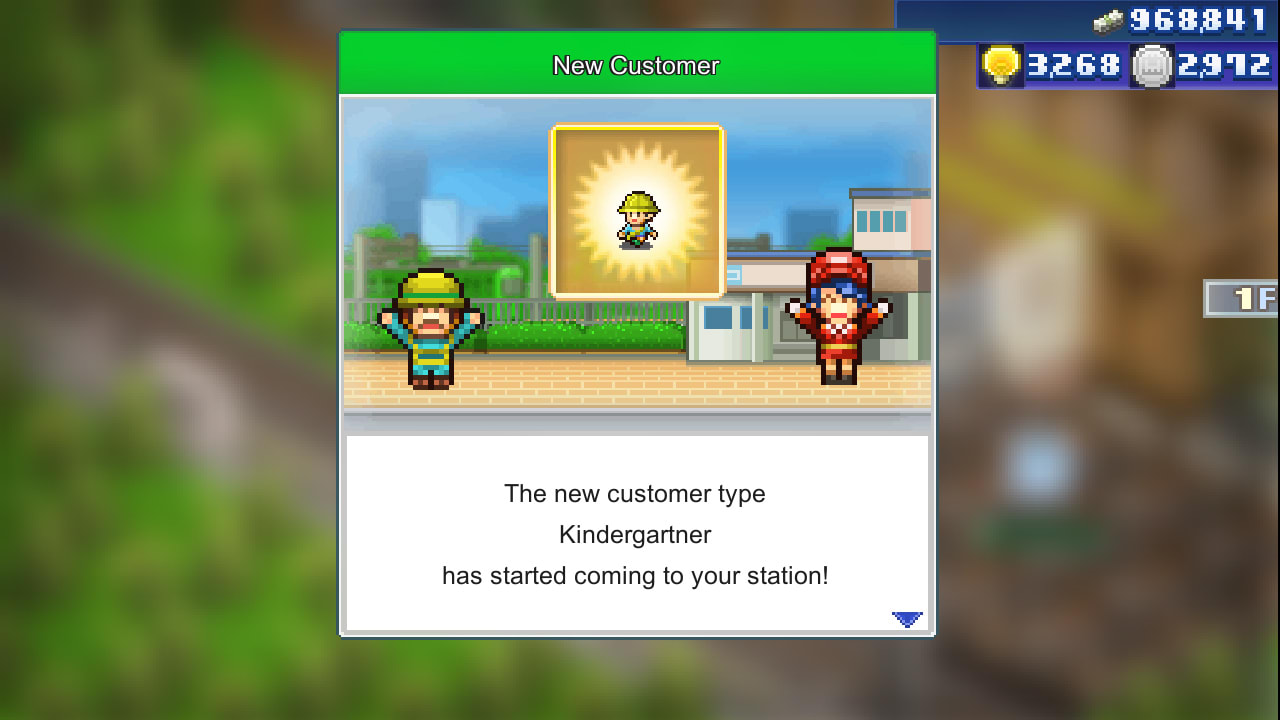Tap the glowing Kindergartner sprite
The width and height of the screenshot is (1280, 720).
(x=637, y=222)
